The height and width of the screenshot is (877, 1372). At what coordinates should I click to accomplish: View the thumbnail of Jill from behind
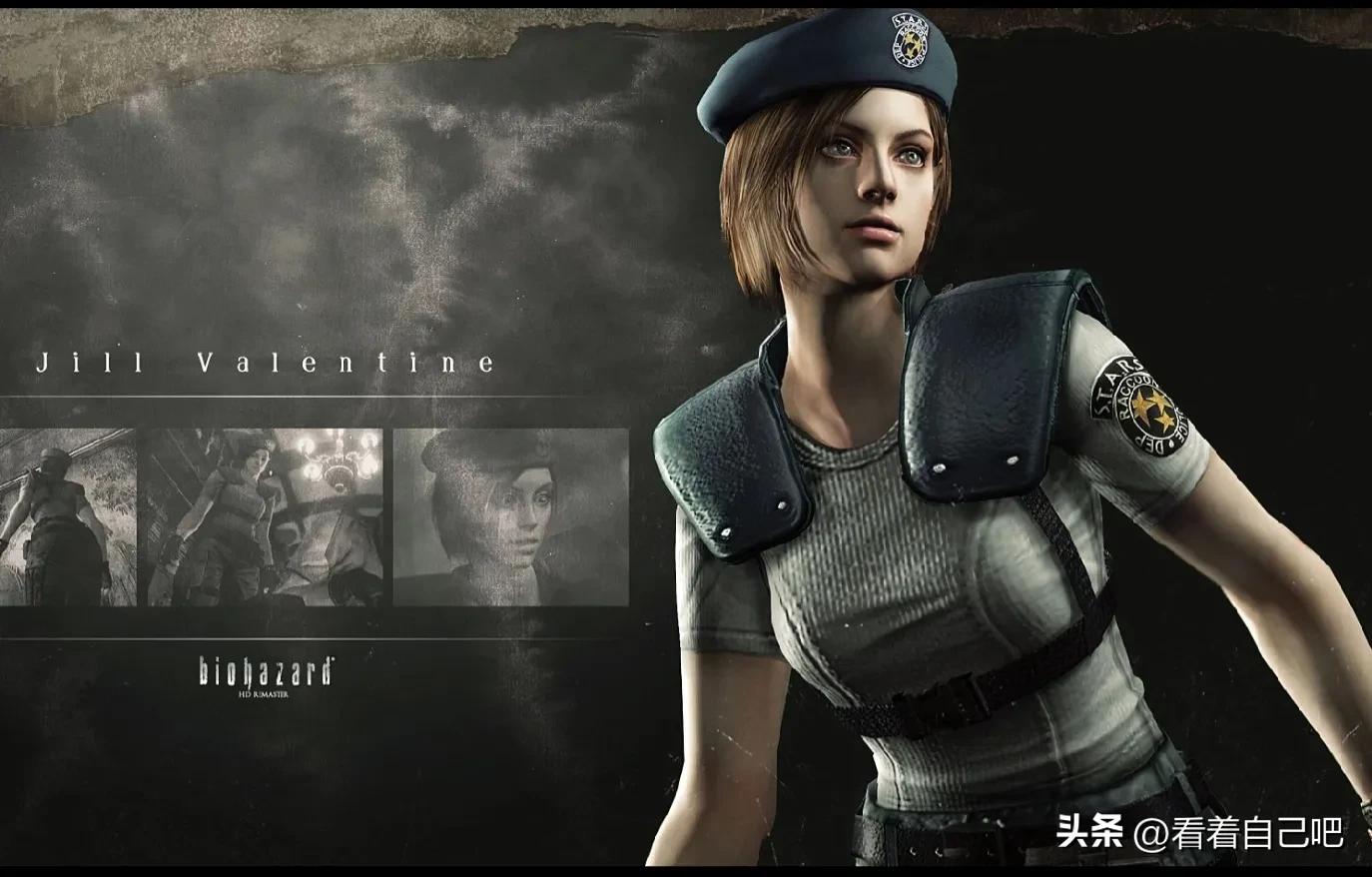(x=67, y=516)
